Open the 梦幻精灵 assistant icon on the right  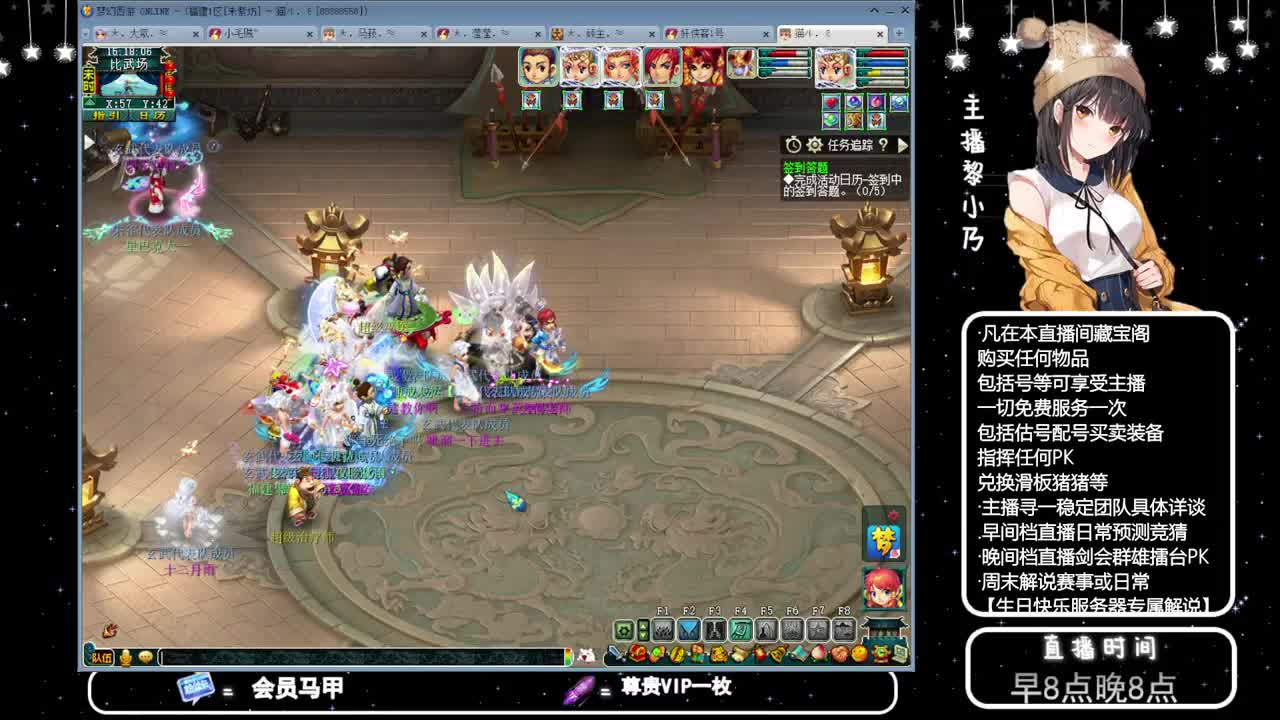[x=886, y=544]
